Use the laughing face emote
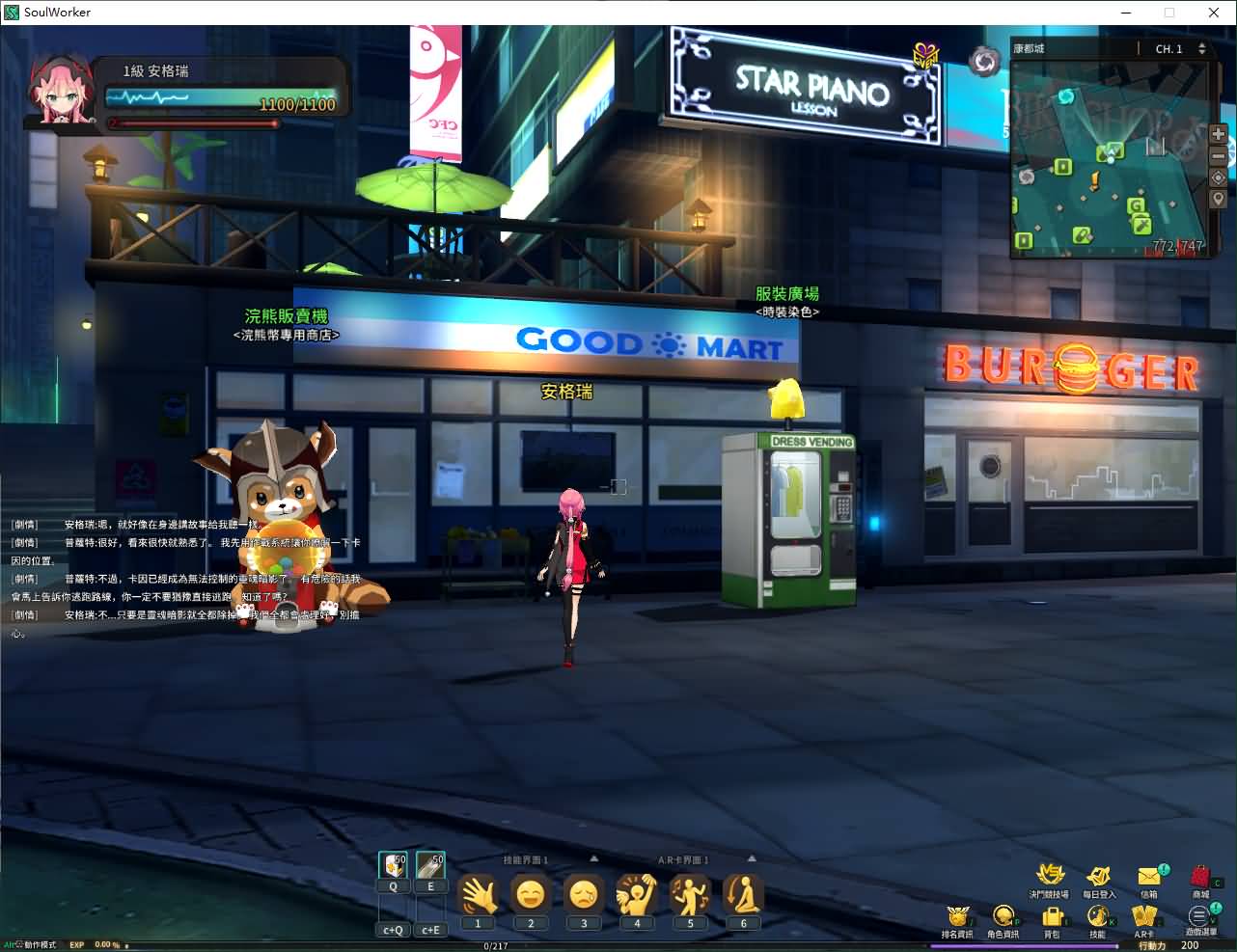The width and height of the screenshot is (1237, 952). 531,895
